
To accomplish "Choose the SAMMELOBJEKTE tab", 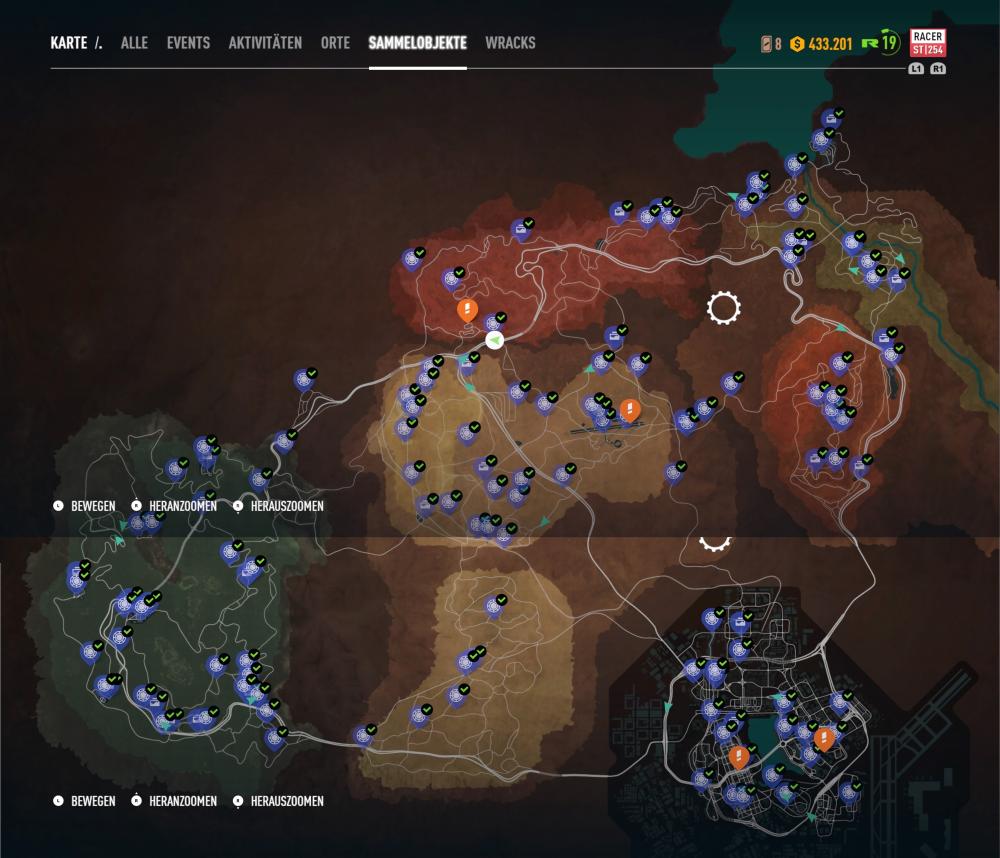I will [417, 43].
